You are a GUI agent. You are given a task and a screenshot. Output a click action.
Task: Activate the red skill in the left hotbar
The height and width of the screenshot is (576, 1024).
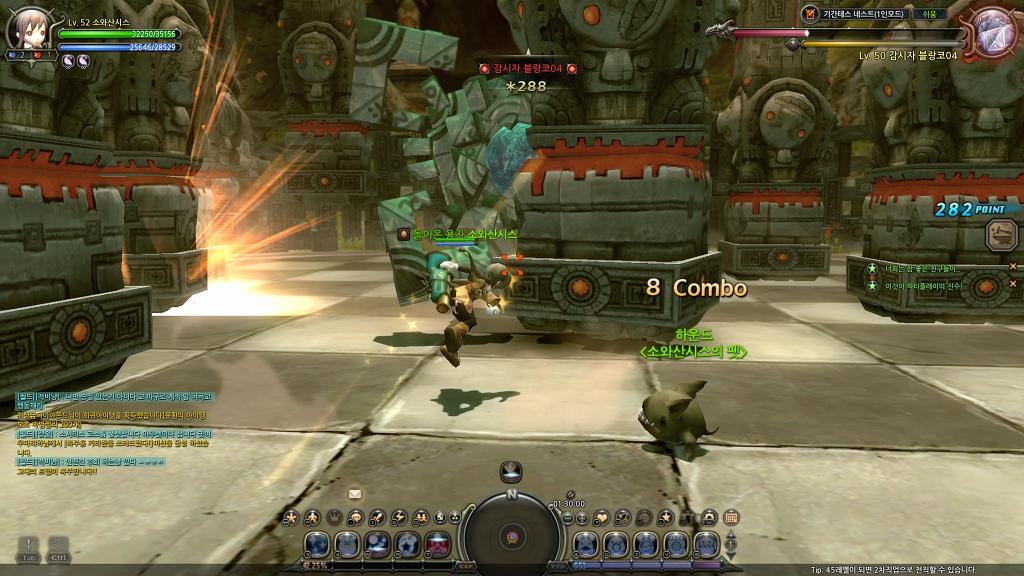pyautogui.click(x=438, y=544)
